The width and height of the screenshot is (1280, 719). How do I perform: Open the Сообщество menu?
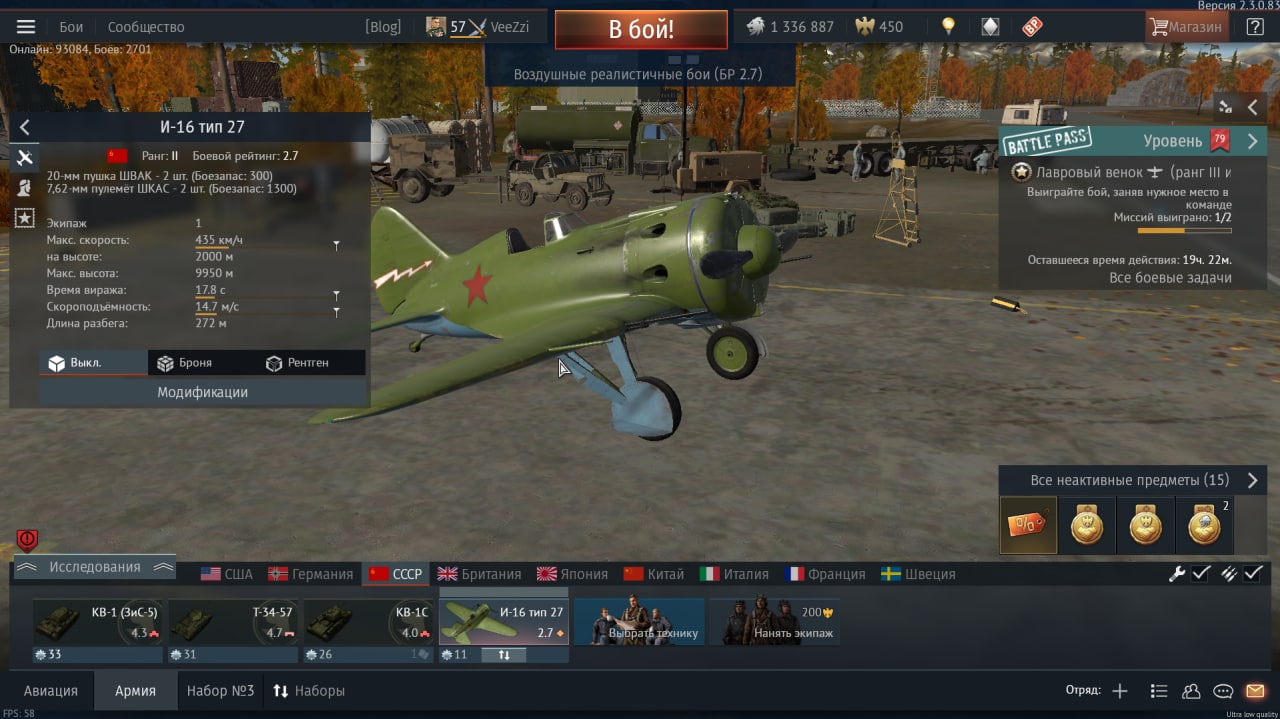pos(146,27)
